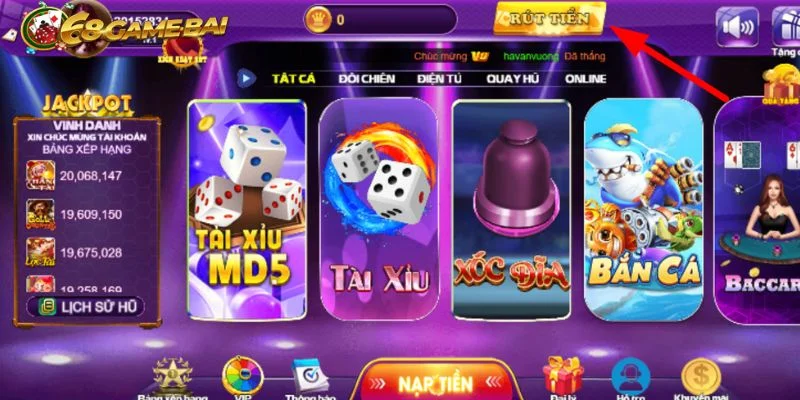Image resolution: width=800 pixels, height=400 pixels.
Task: Open the Rút Tiền withdrawal button
Action: tap(549, 19)
